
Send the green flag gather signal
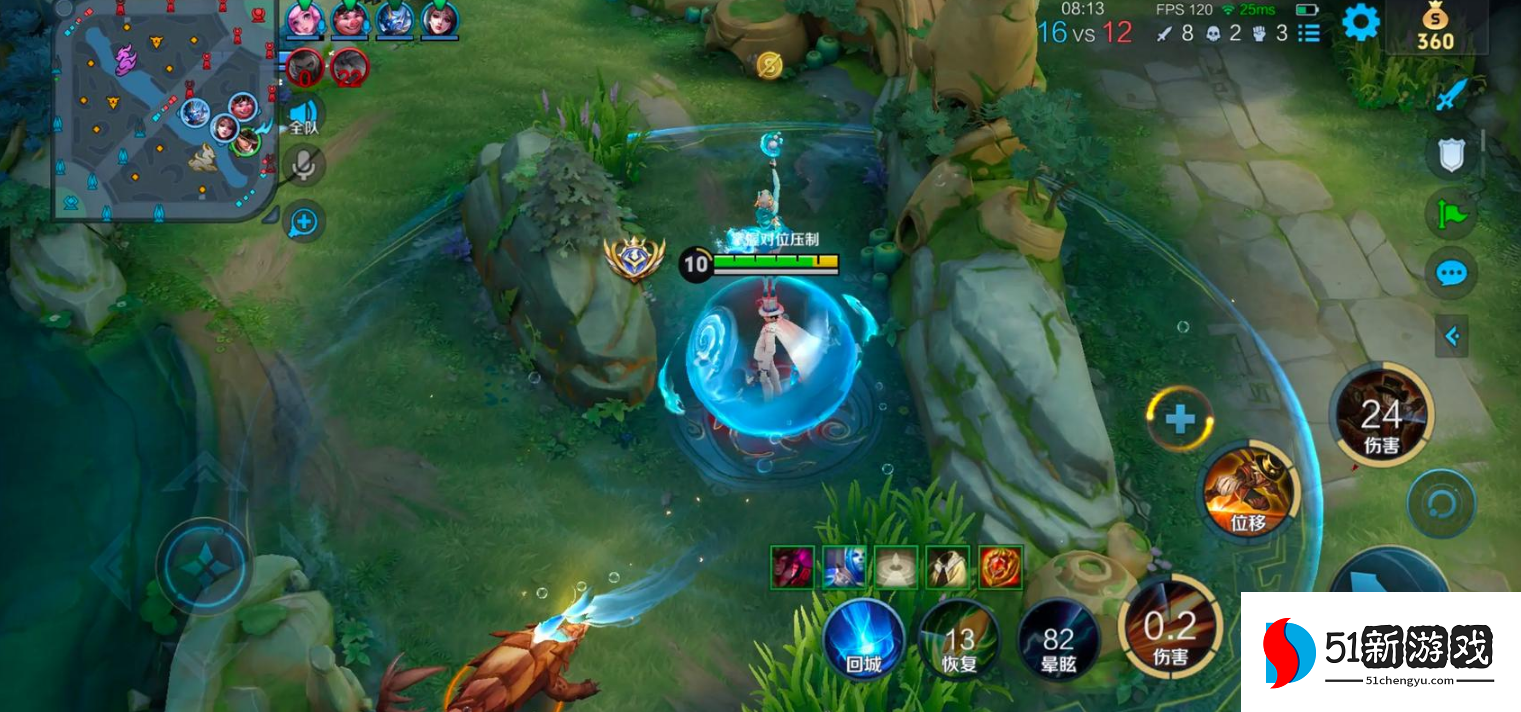click(x=1450, y=213)
